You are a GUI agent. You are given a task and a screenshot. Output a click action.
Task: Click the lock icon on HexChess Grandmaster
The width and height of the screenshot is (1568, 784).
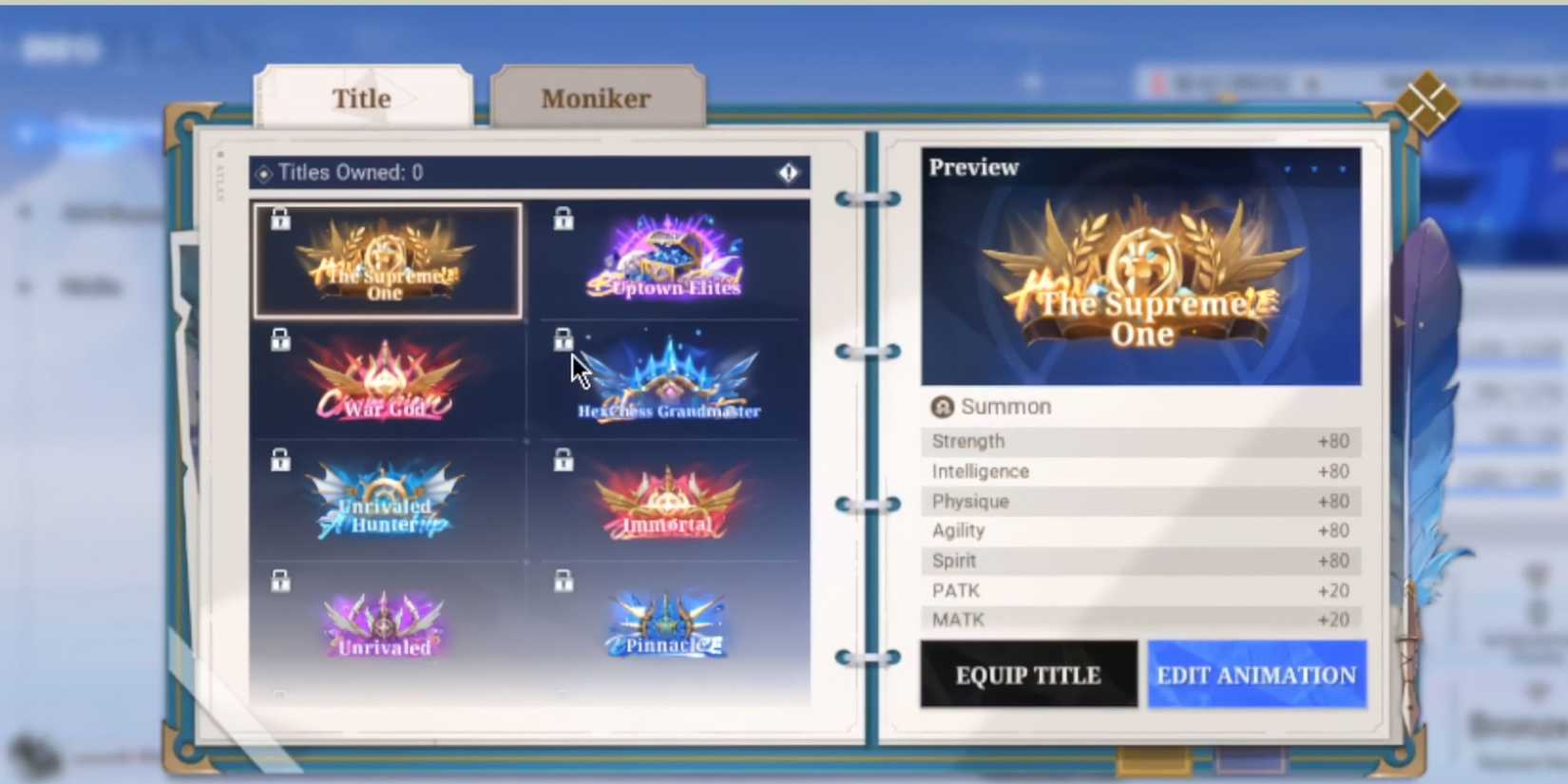tap(563, 339)
